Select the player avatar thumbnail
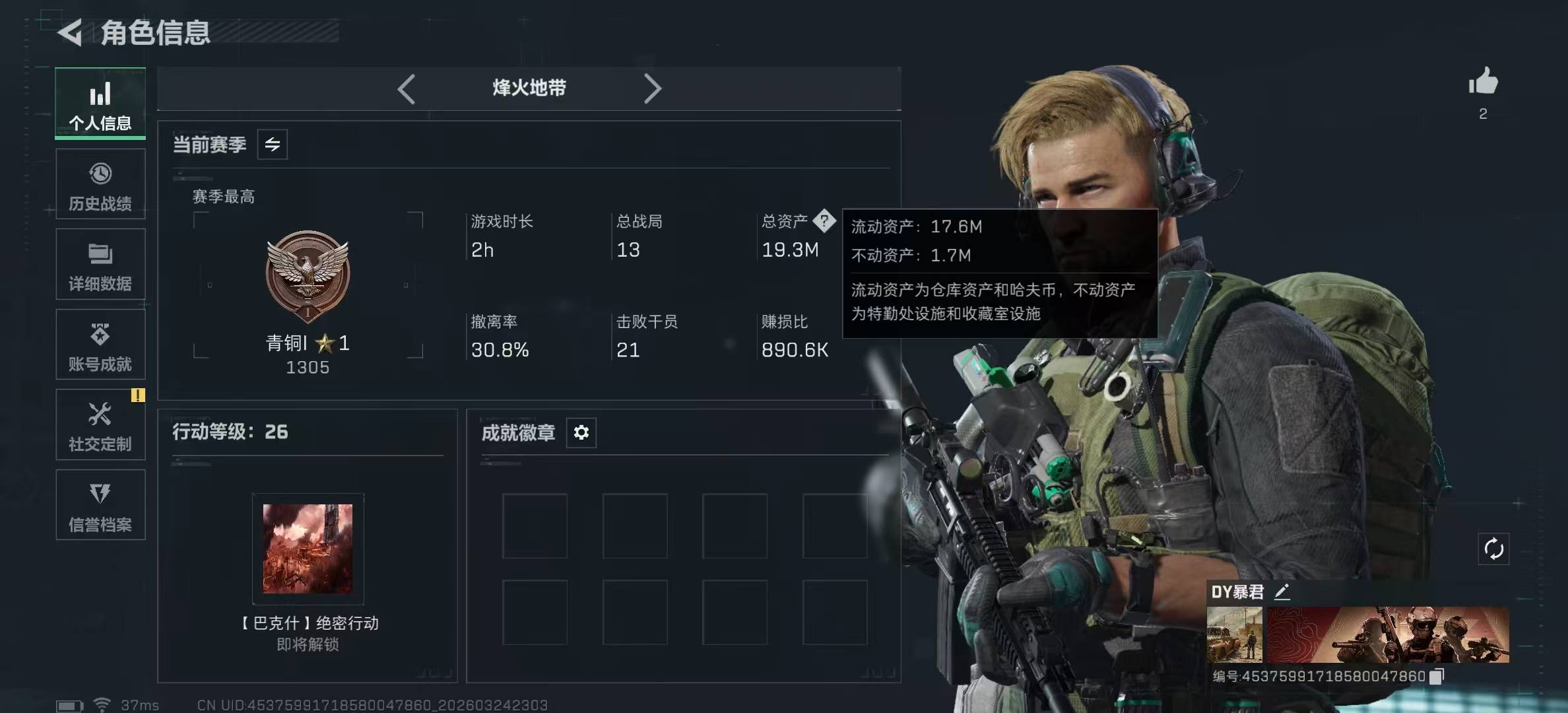Image resolution: width=1568 pixels, height=713 pixels. (1234, 635)
